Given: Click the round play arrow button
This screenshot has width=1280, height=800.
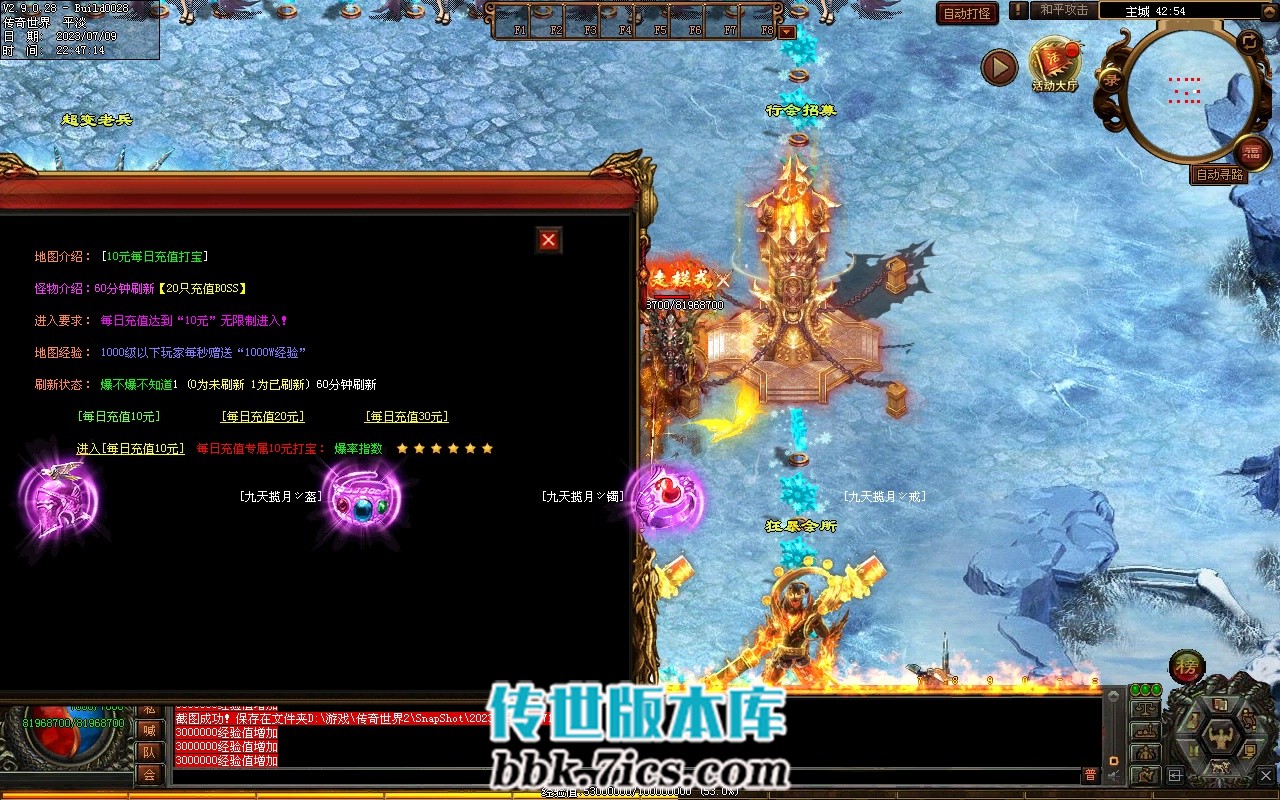Looking at the screenshot, I should click(998, 68).
